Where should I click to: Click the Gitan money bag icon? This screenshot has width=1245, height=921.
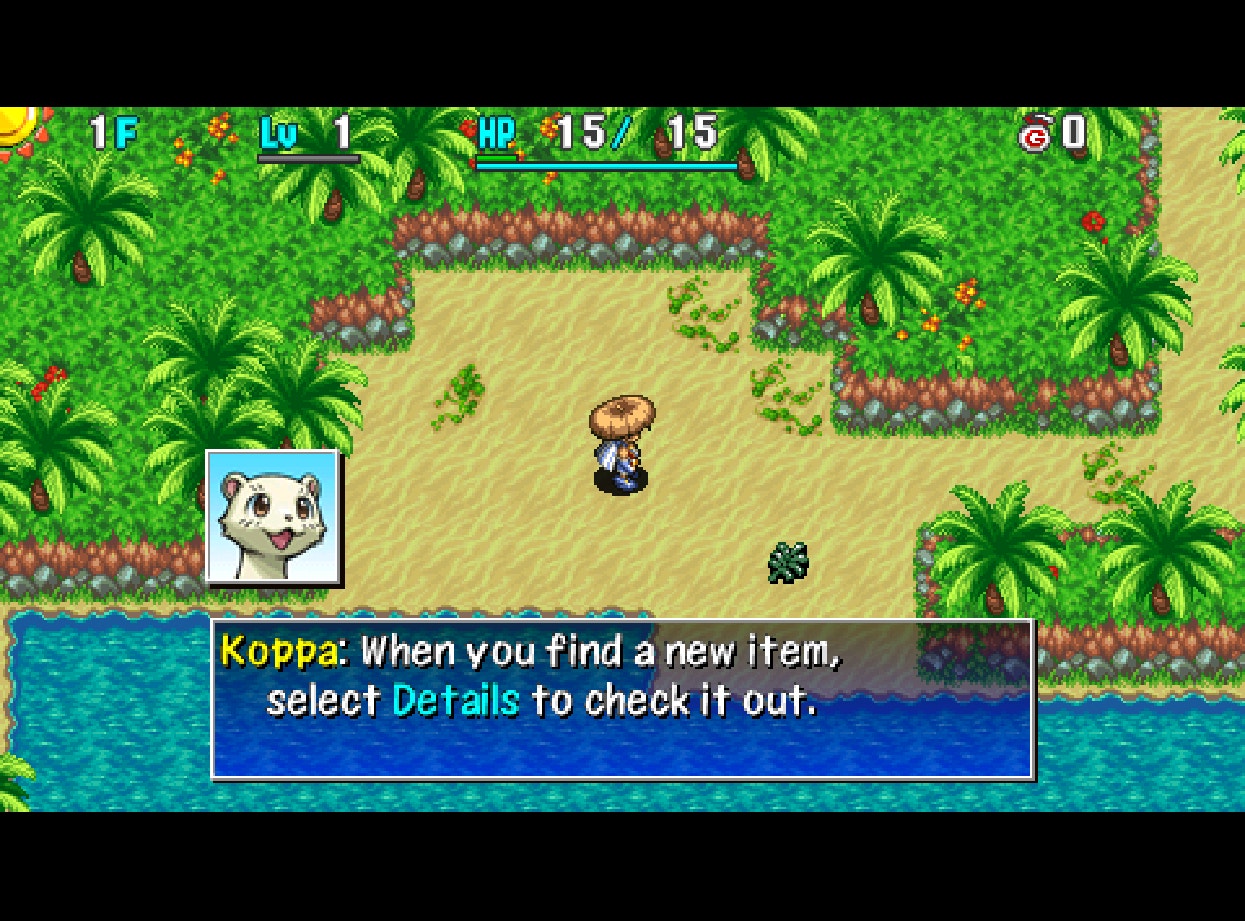pyautogui.click(x=1035, y=134)
